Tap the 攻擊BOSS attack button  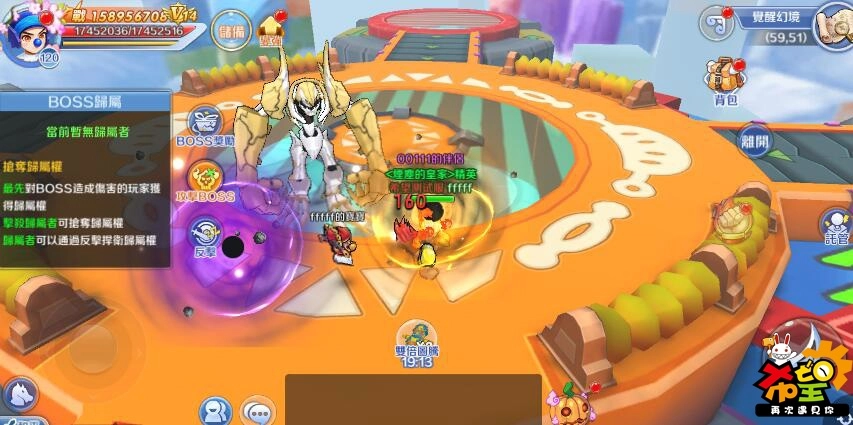pyautogui.click(x=204, y=180)
